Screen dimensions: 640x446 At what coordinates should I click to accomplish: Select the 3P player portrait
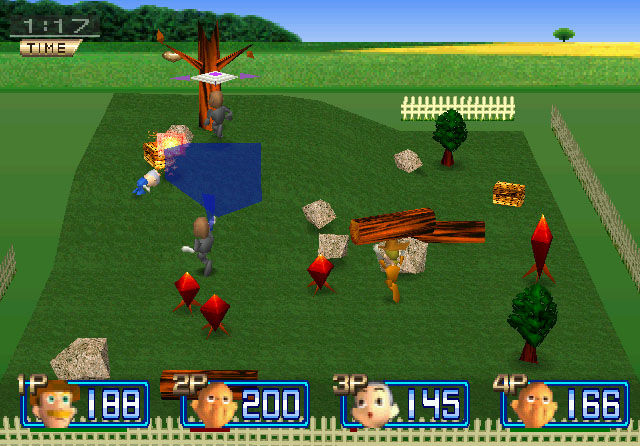[x=373, y=405]
